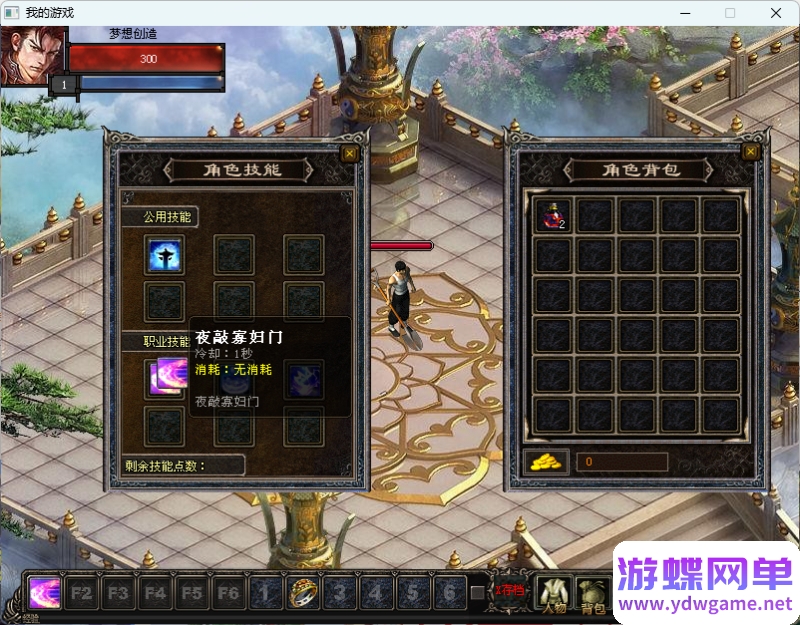Open the 背包 bag button
The width and height of the screenshot is (800, 625).
point(593,594)
